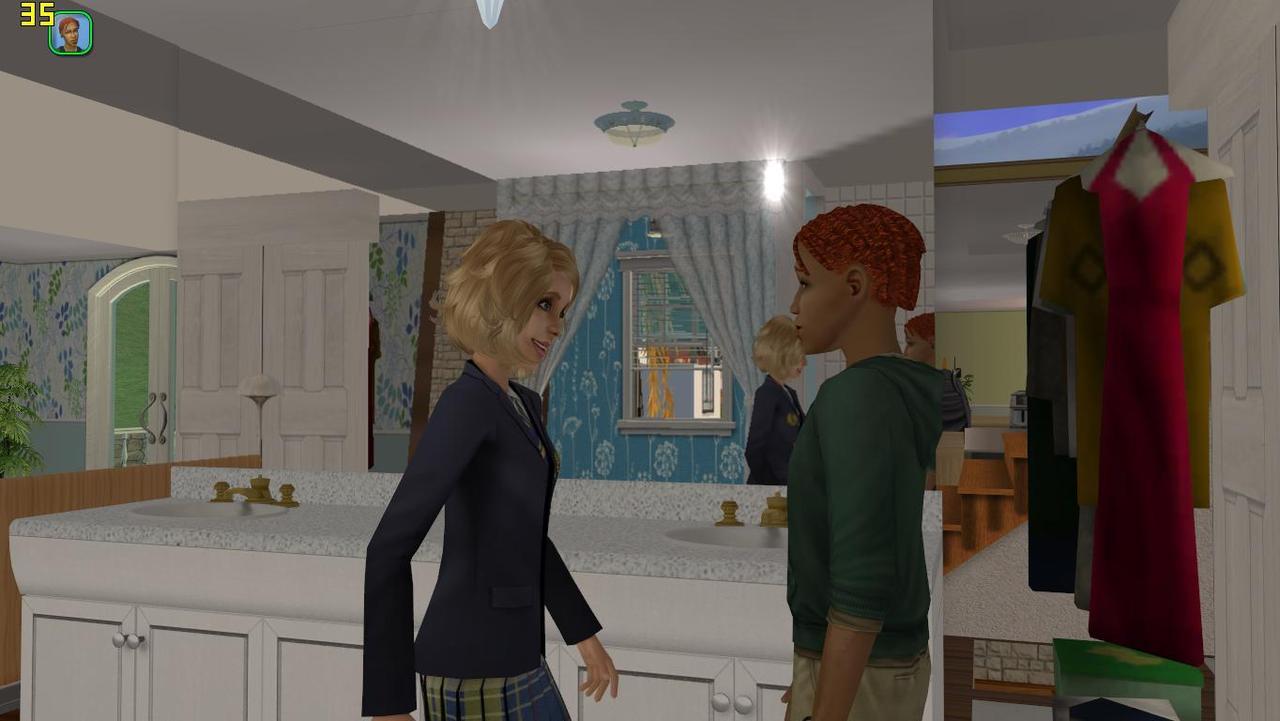Select the red-haired Sim portrait icon

click(71, 33)
